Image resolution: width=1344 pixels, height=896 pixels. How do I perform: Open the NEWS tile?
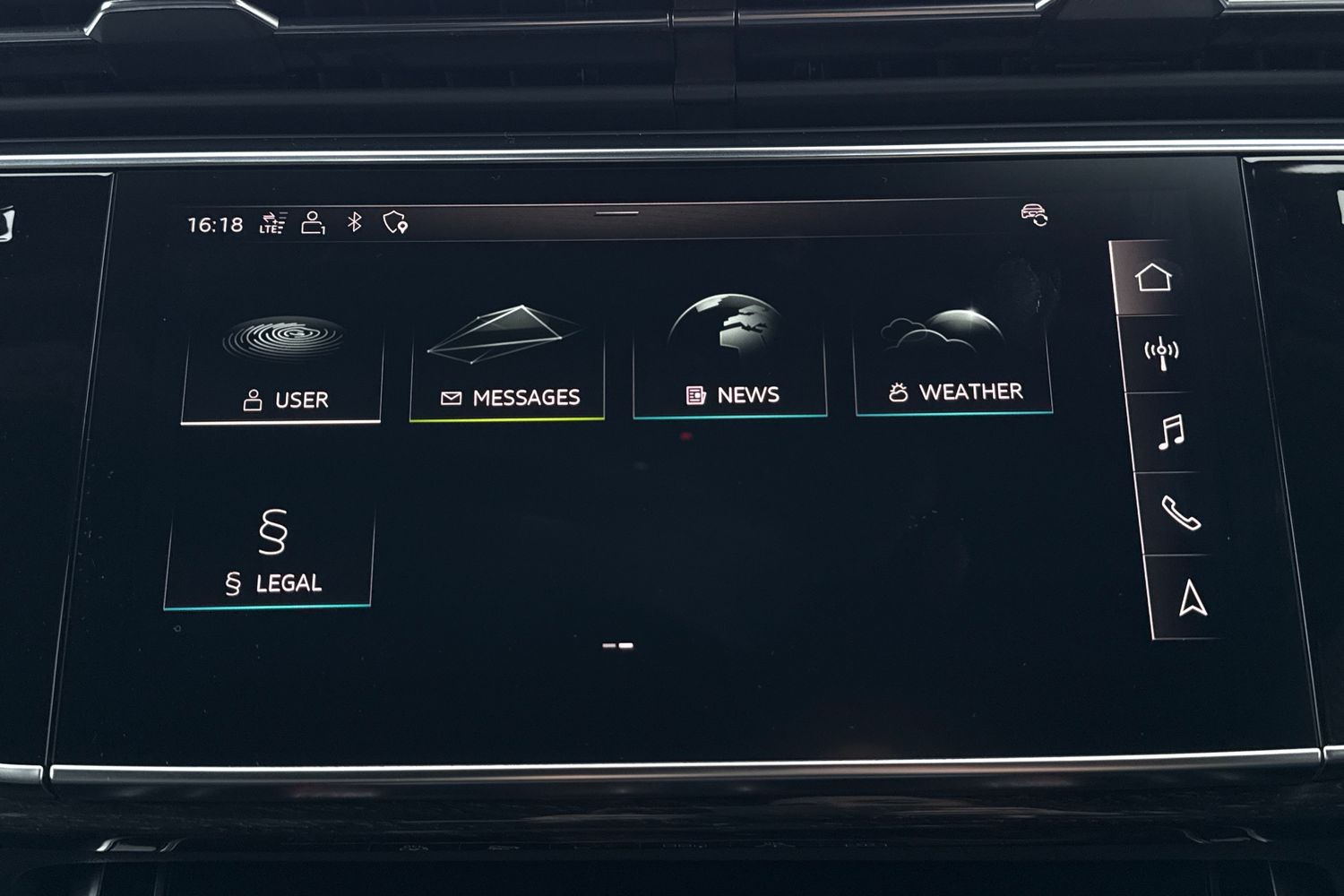tap(730, 354)
